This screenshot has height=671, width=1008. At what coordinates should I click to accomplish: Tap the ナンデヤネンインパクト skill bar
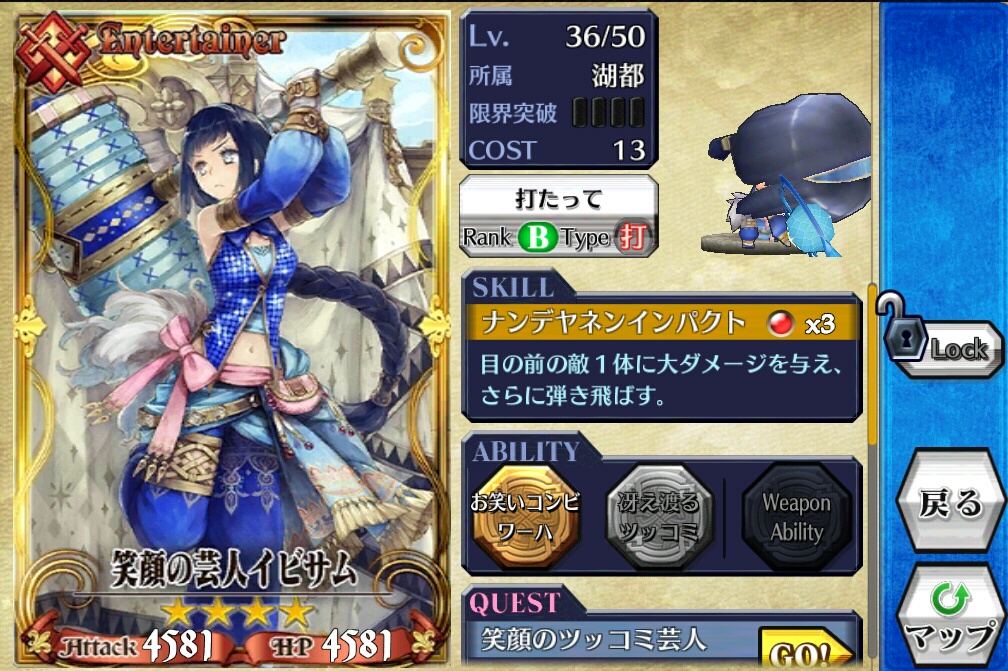tap(660, 323)
